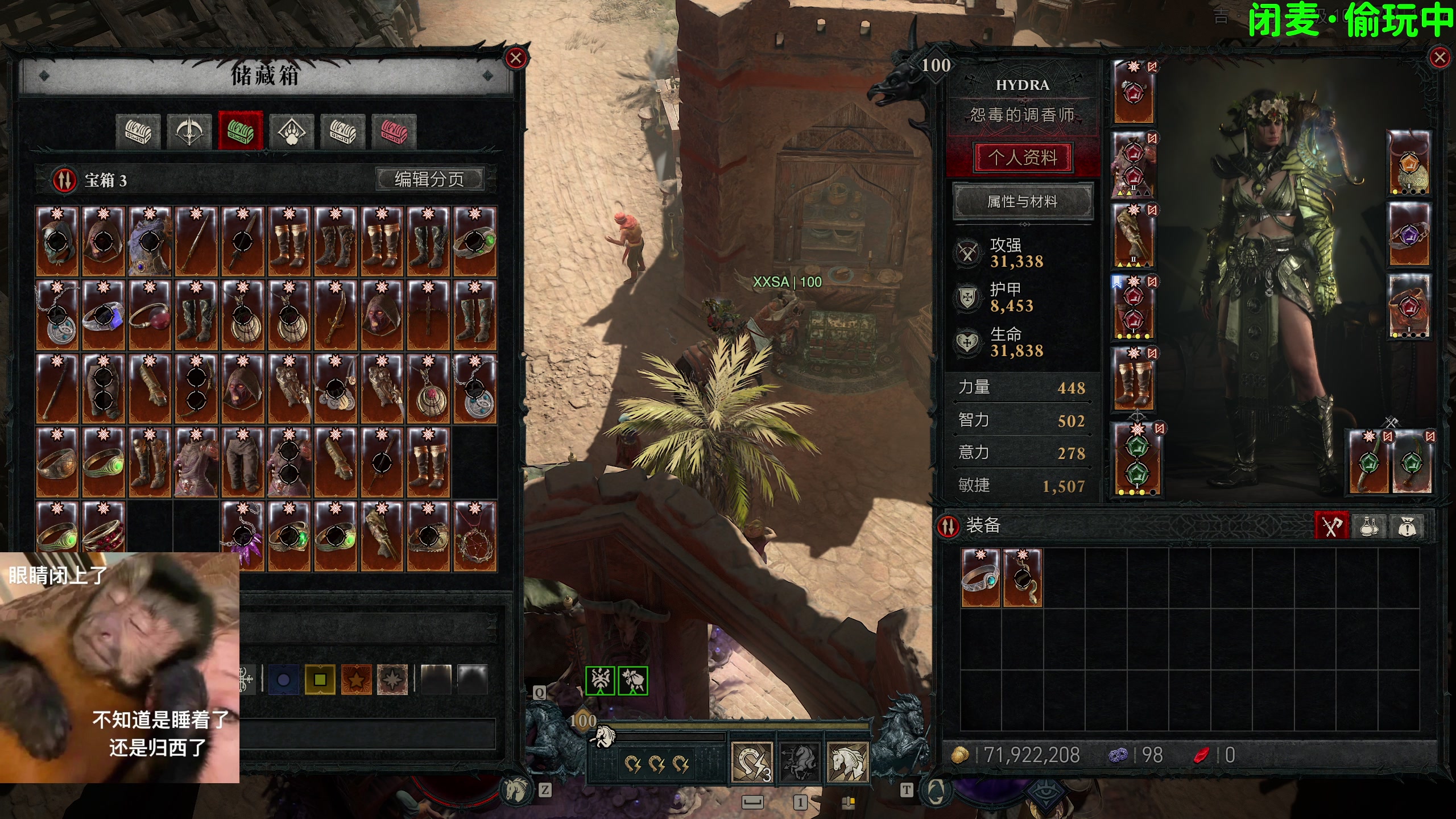The width and height of the screenshot is (1456, 819).
Task: Sort the 装备 inventory
Action: coord(948,526)
